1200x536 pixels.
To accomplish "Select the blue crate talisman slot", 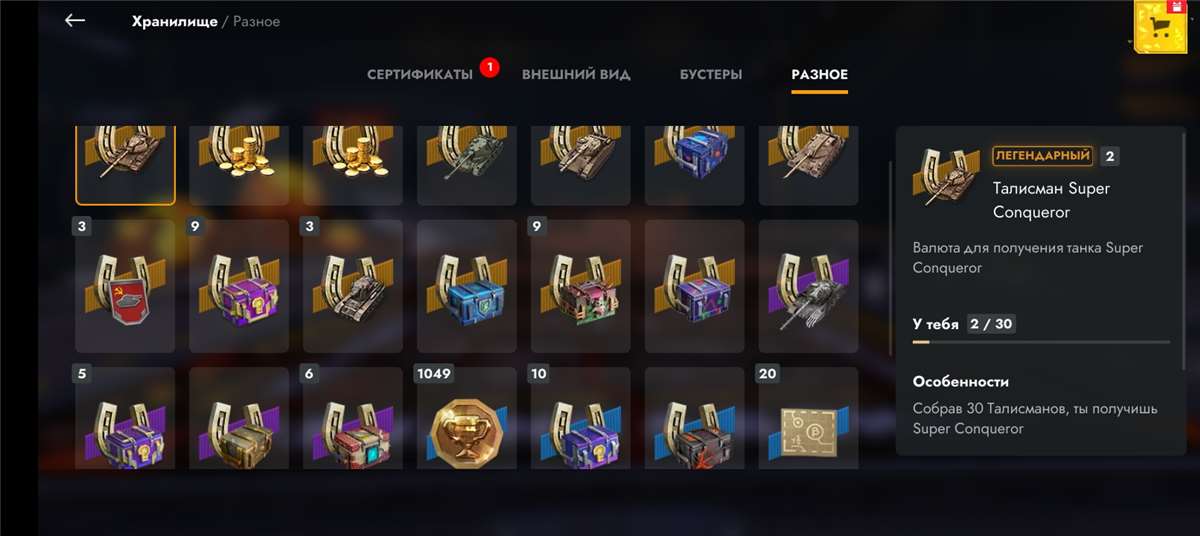I will click(x=467, y=286).
